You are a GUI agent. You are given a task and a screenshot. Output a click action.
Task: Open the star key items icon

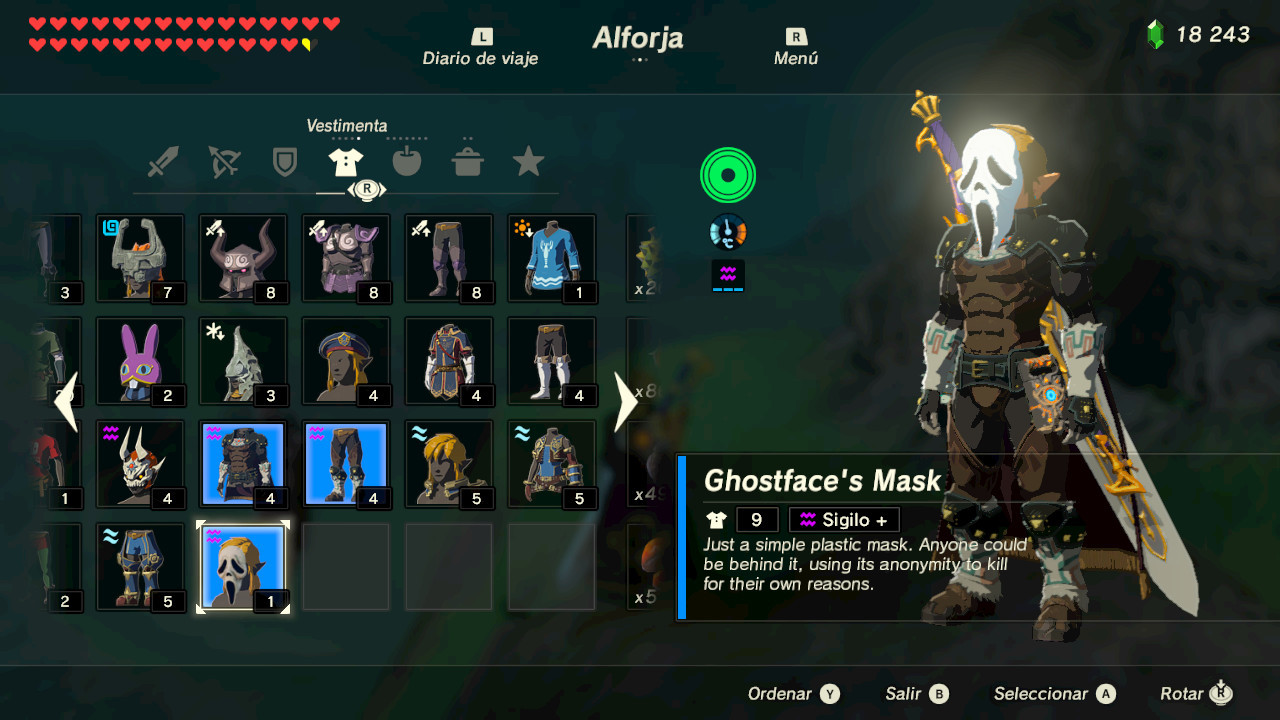tap(527, 160)
